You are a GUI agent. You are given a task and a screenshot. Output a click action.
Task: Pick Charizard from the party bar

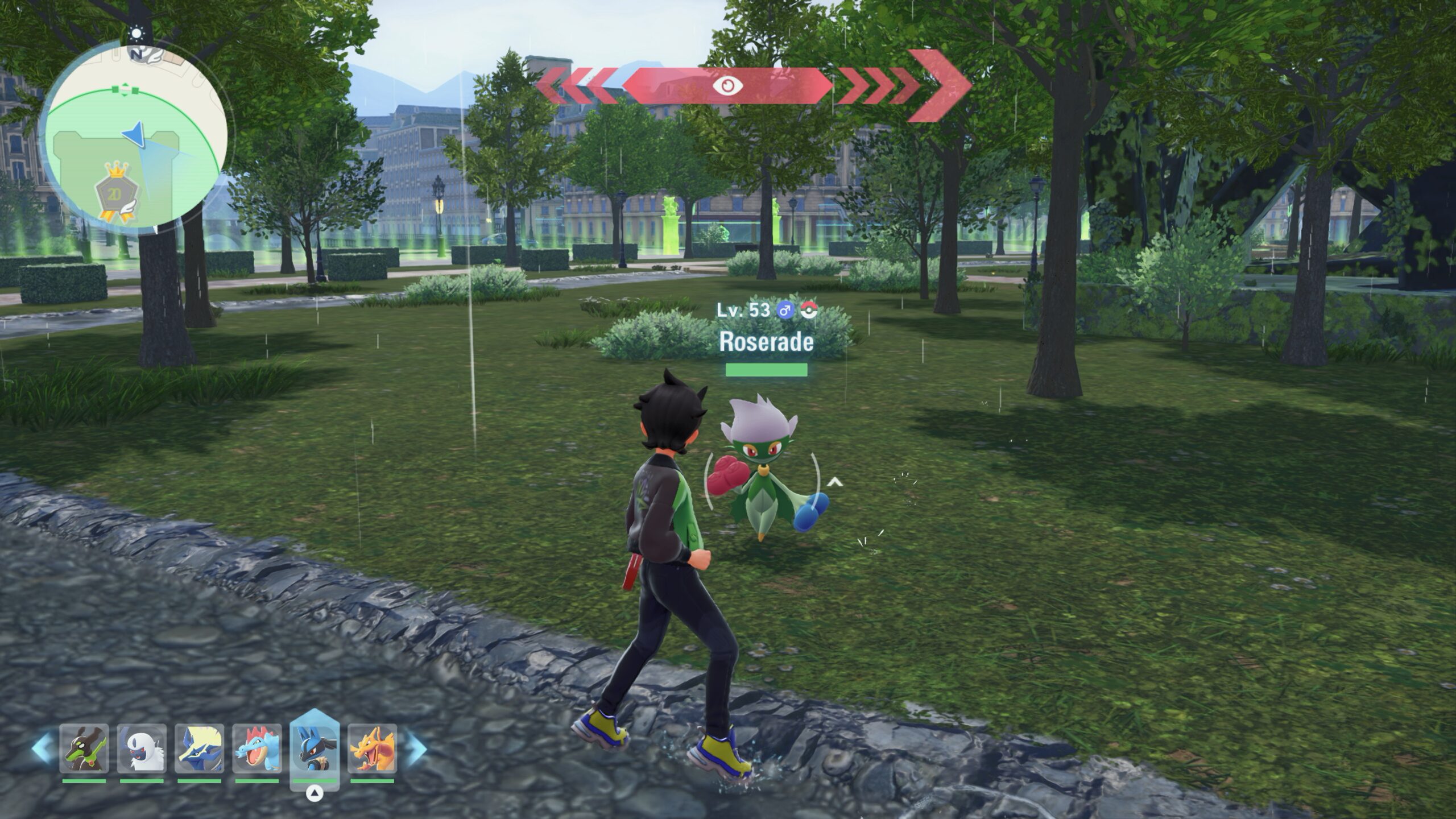click(373, 748)
